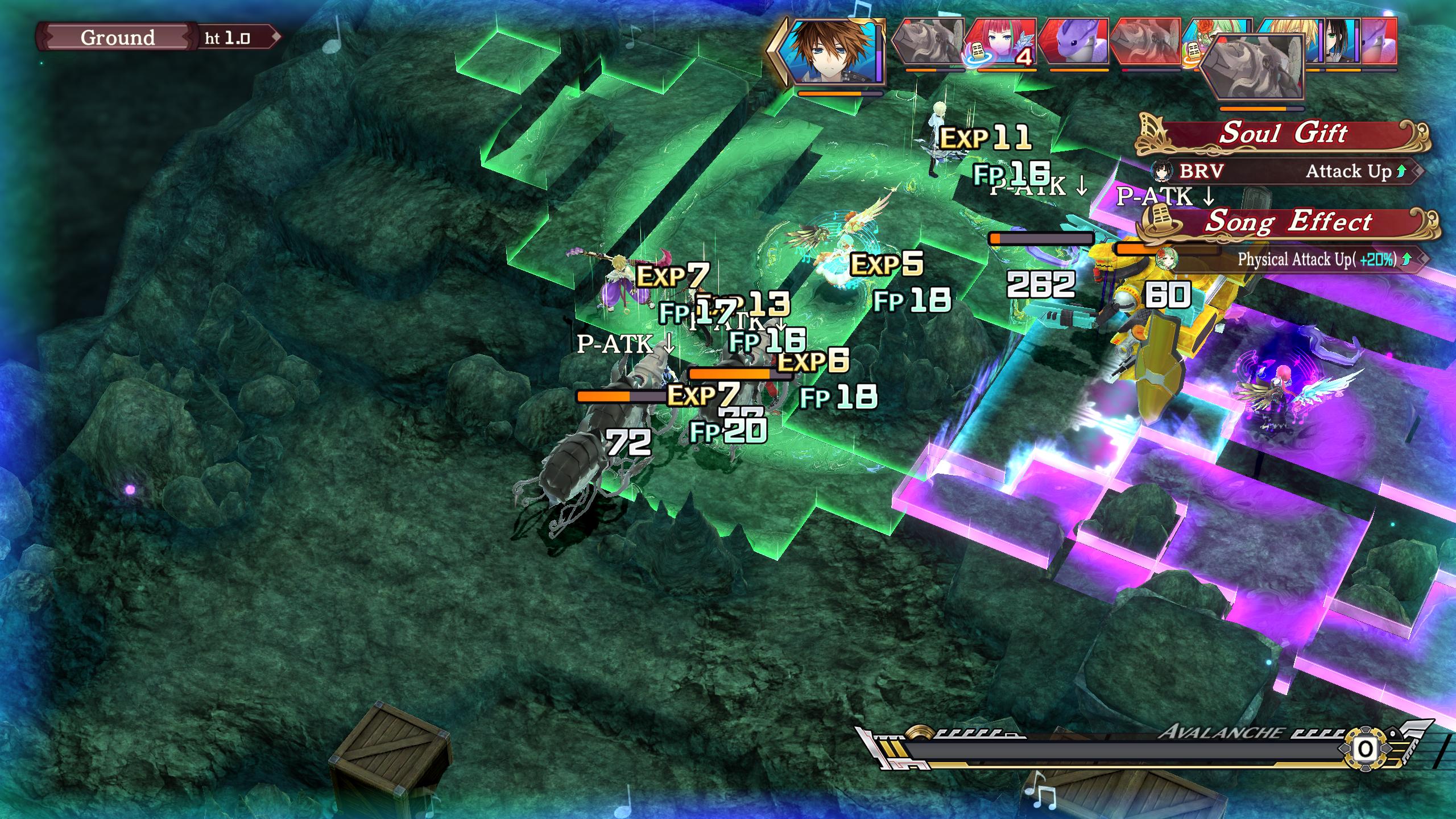This screenshot has height=819, width=1456.
Task: Open the Song Effect panel header
Action: 1288,222
